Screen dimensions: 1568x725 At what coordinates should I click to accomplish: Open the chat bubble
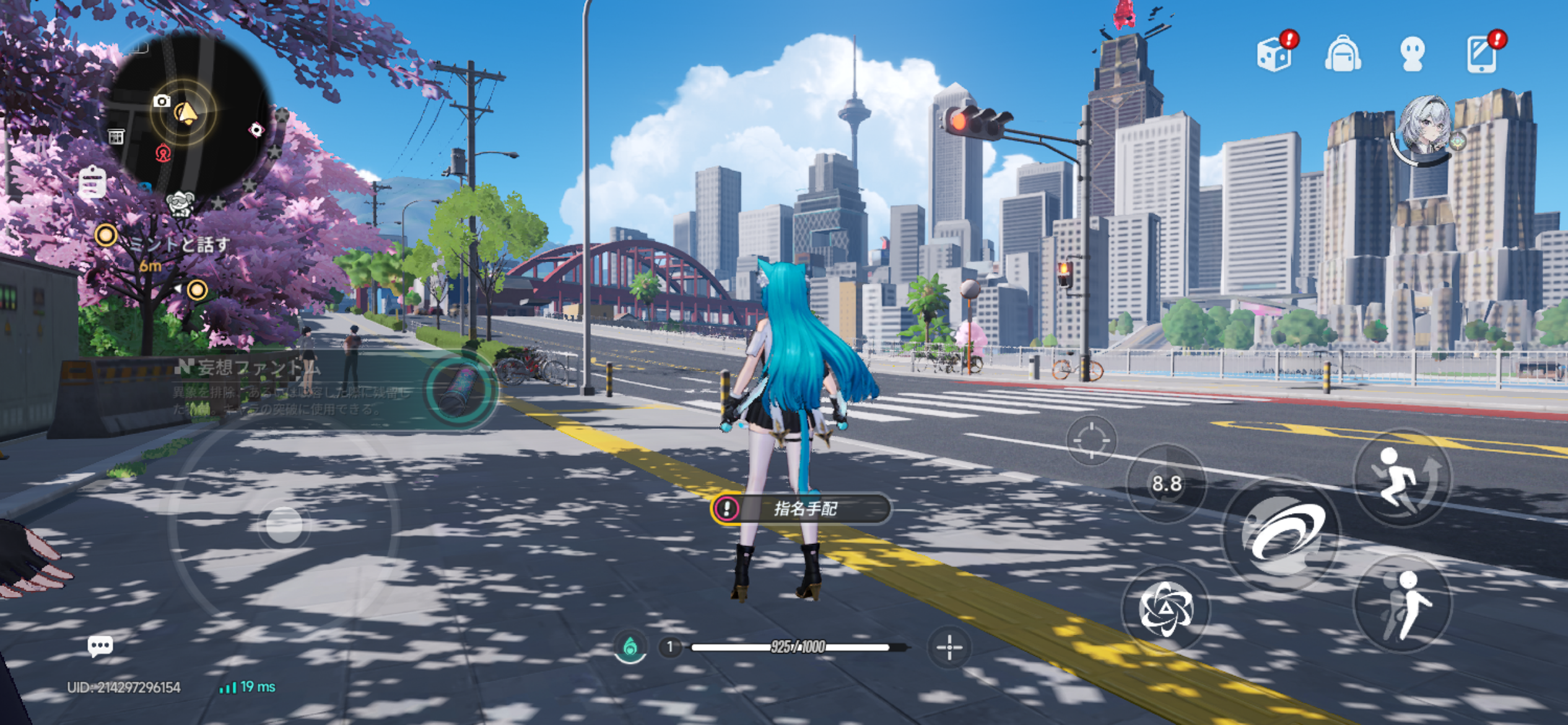click(x=100, y=646)
